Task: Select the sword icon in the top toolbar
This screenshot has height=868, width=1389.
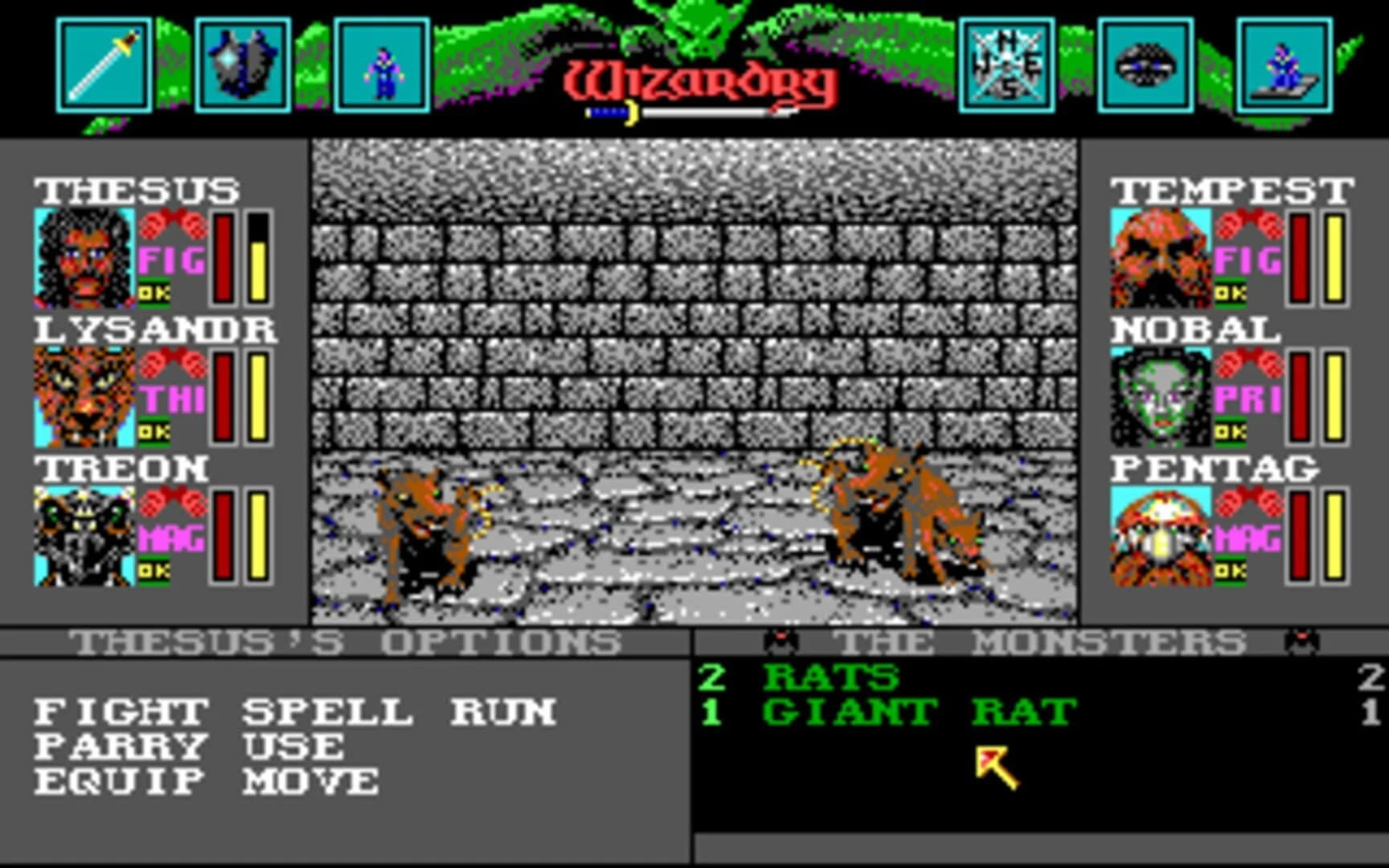Action: (104, 64)
